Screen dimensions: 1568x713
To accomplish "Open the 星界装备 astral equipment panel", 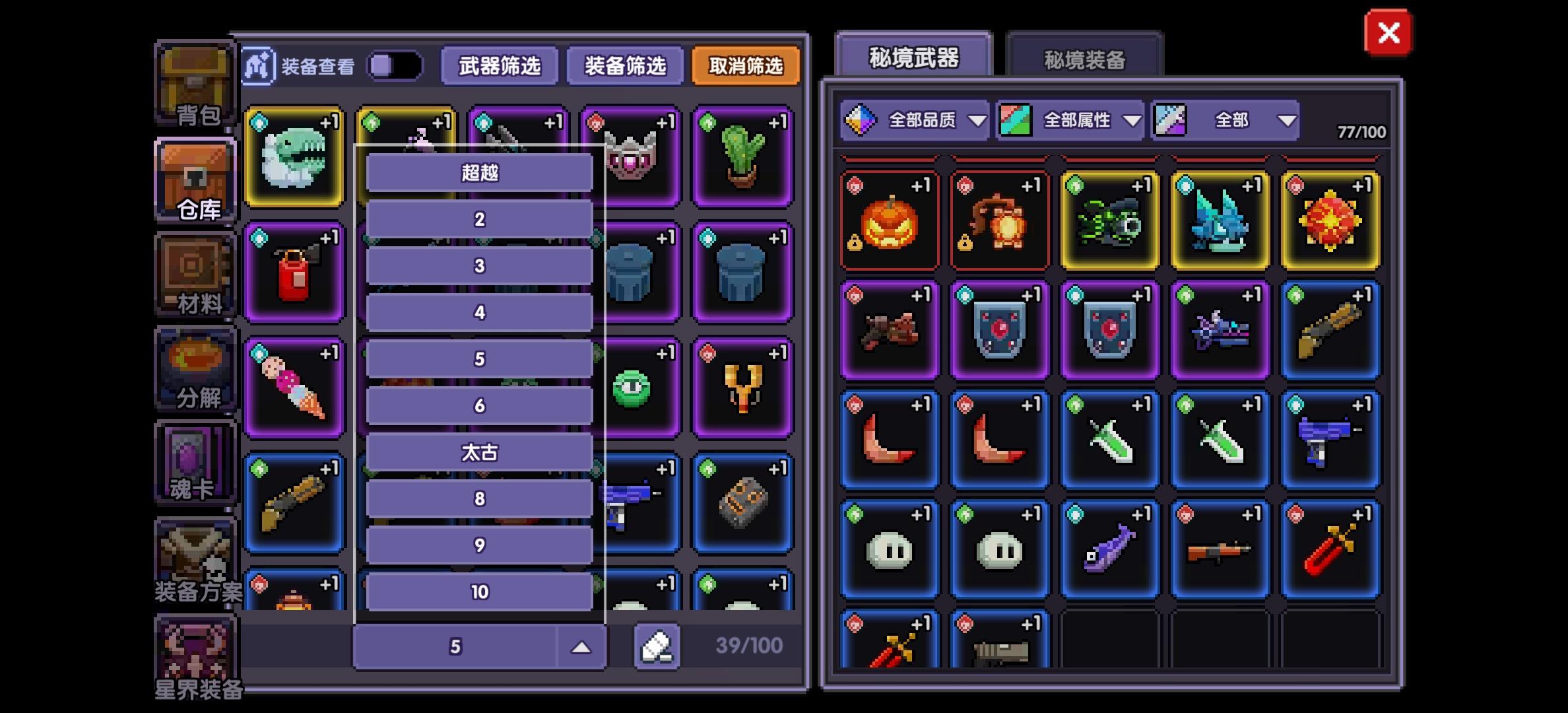I will point(196,654).
